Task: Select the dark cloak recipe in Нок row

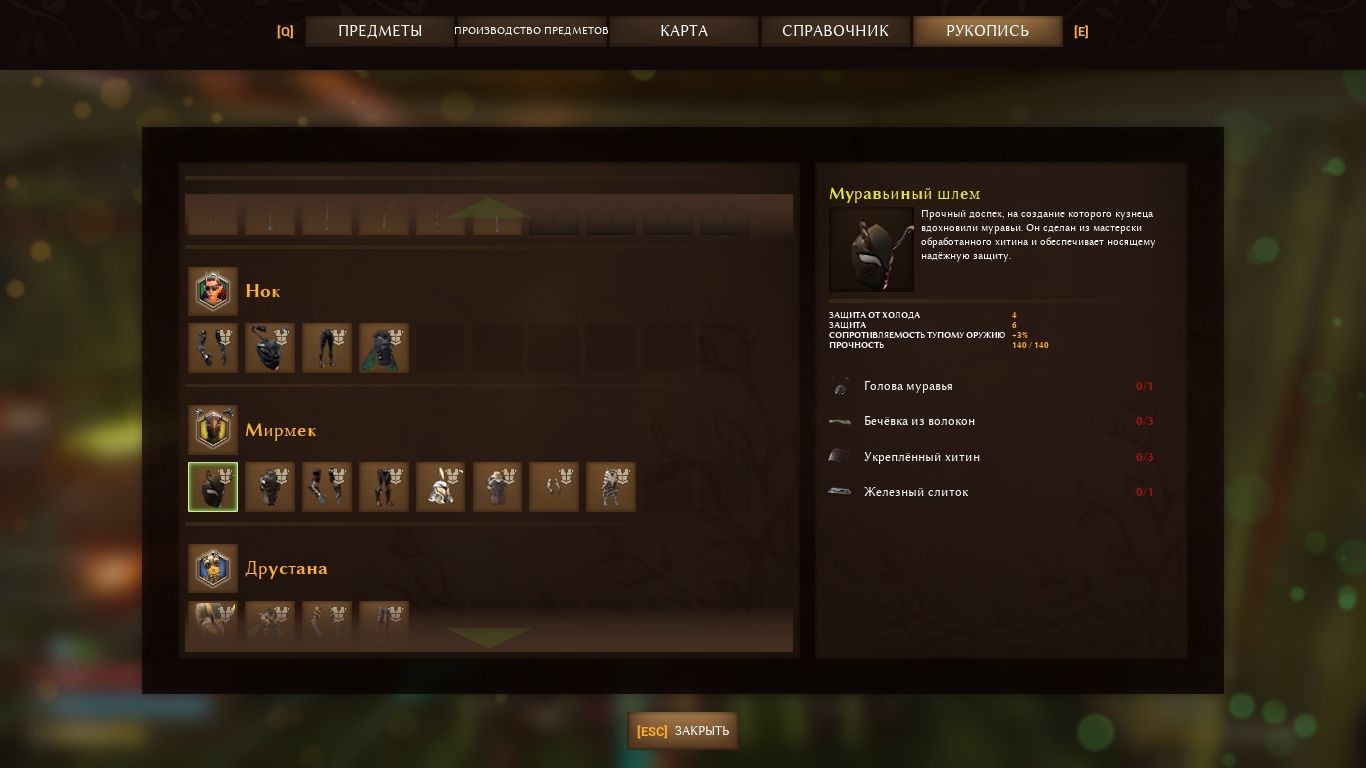Action: tap(384, 348)
